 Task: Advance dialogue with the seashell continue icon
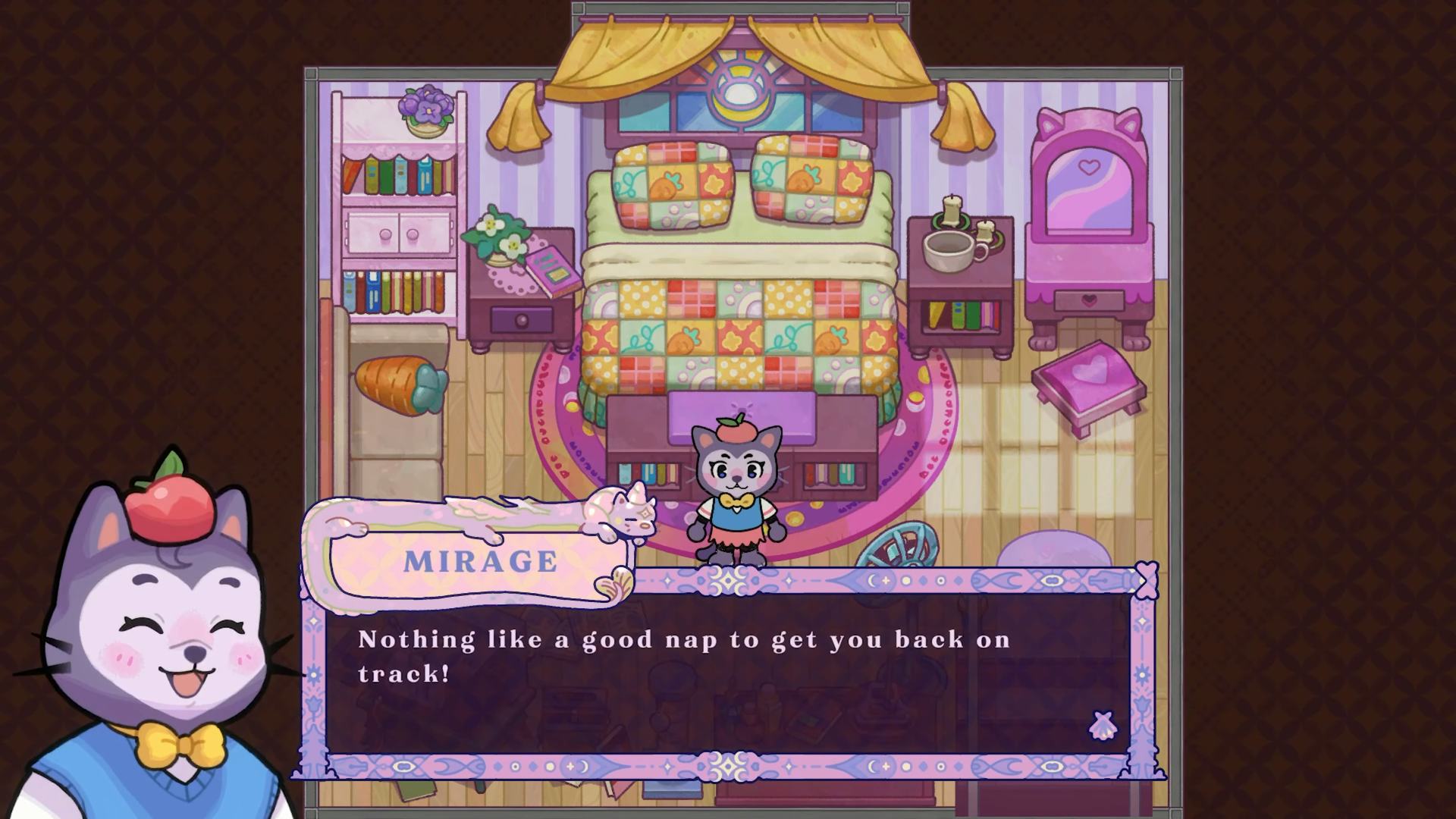pos(1102,726)
